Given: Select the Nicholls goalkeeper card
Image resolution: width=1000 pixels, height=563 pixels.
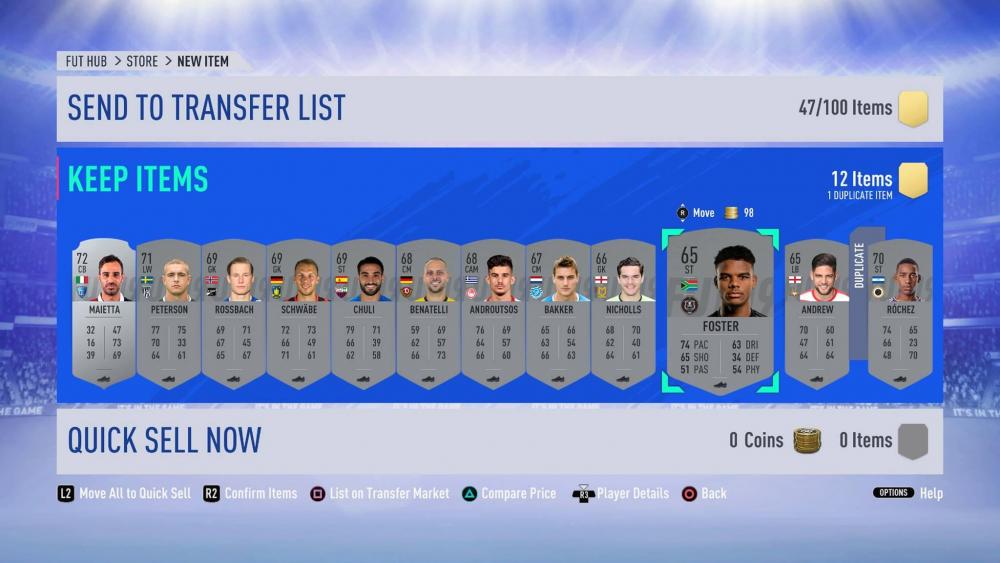Looking at the screenshot, I should point(624,314).
